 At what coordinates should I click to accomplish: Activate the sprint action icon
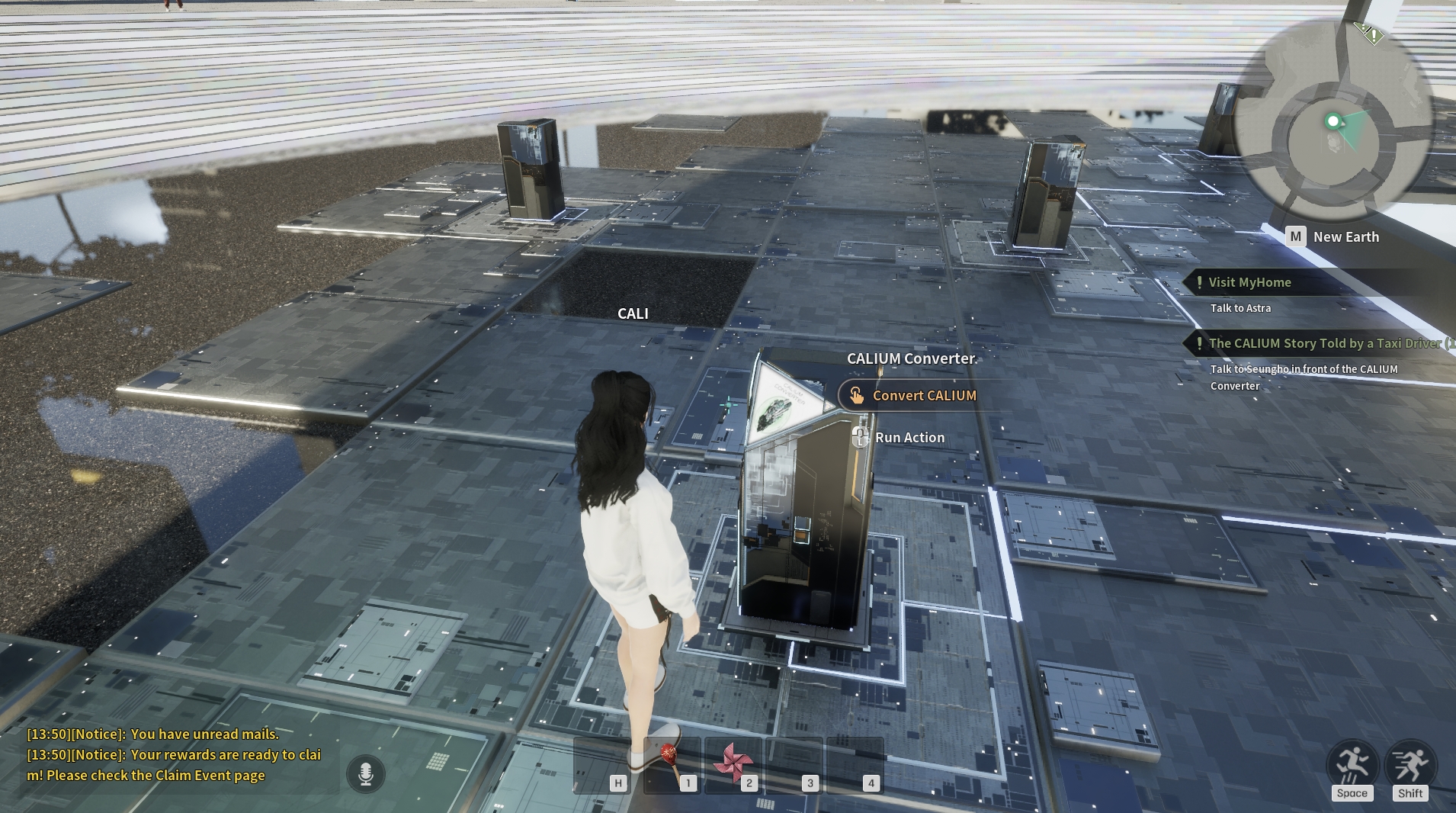click(1409, 763)
